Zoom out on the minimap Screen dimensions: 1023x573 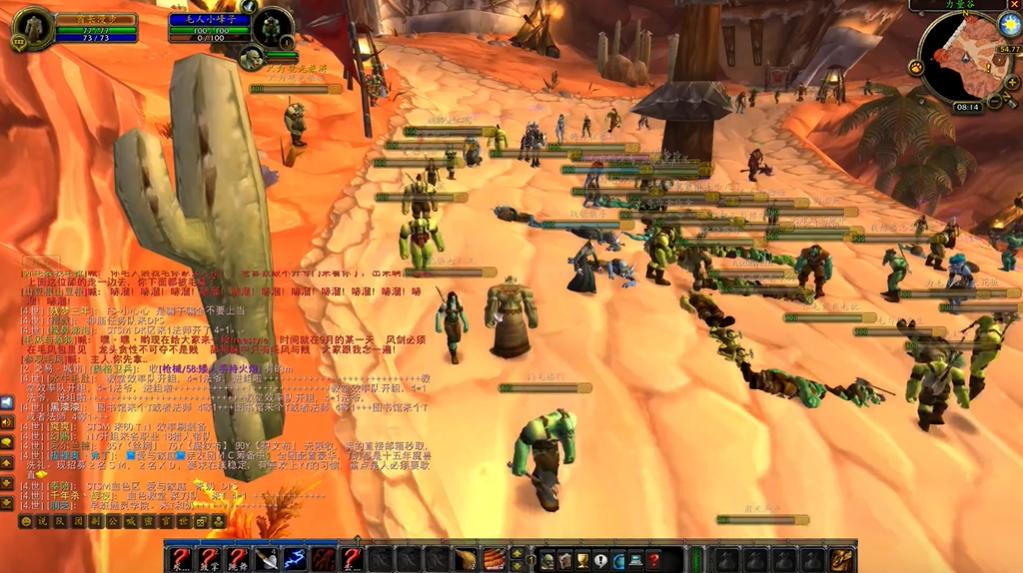995,100
